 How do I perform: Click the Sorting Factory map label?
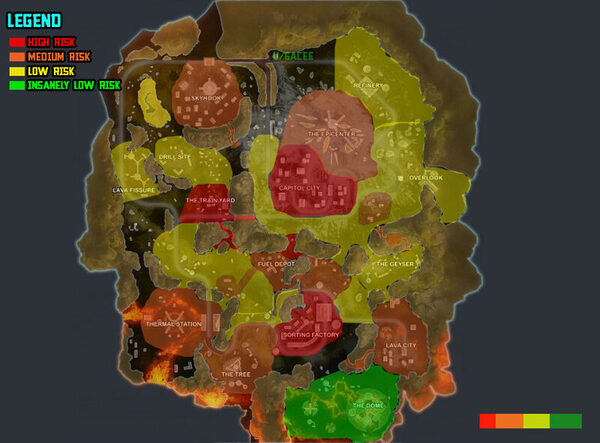[310, 335]
